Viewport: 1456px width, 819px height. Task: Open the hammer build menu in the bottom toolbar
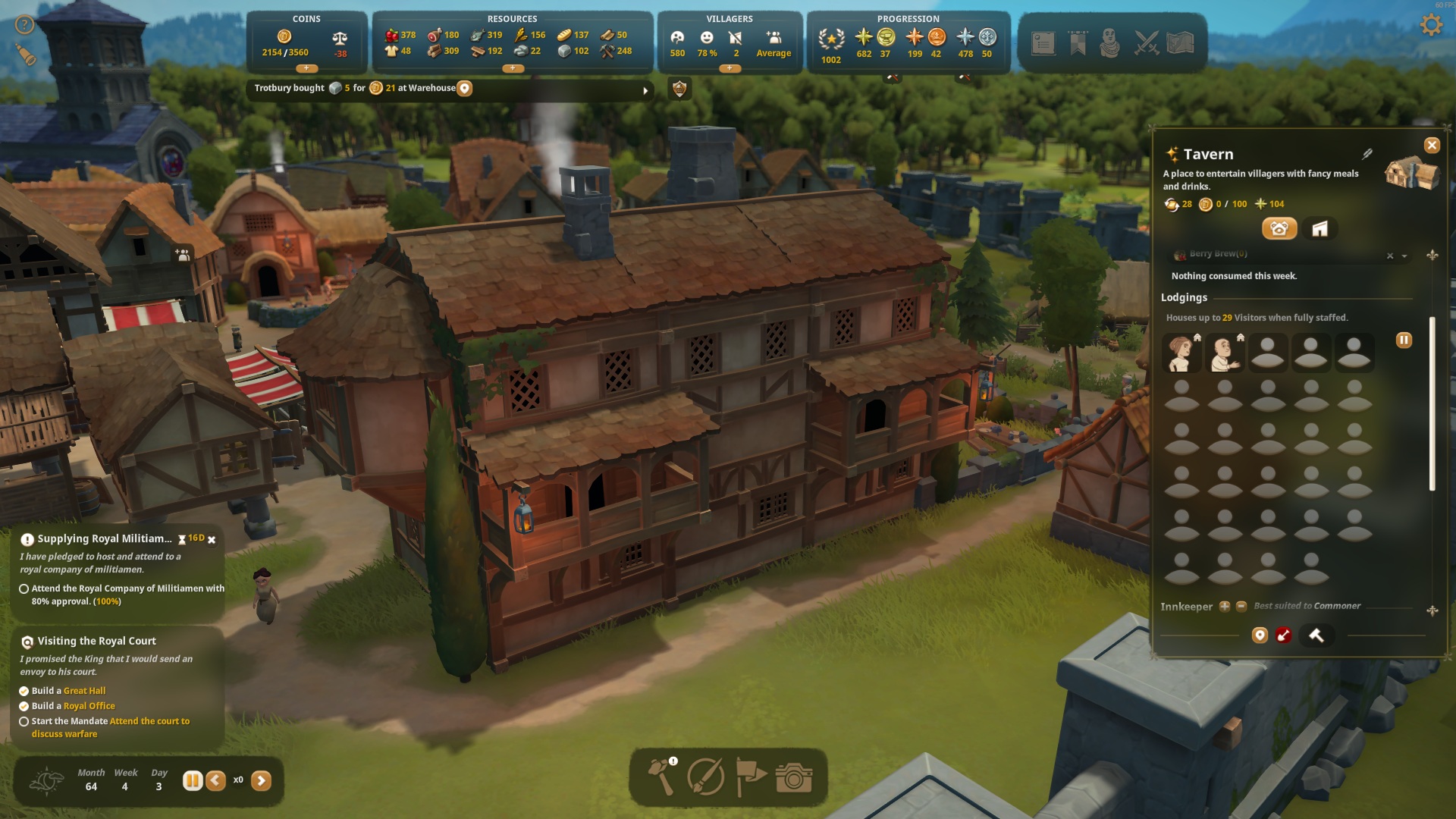point(661,777)
